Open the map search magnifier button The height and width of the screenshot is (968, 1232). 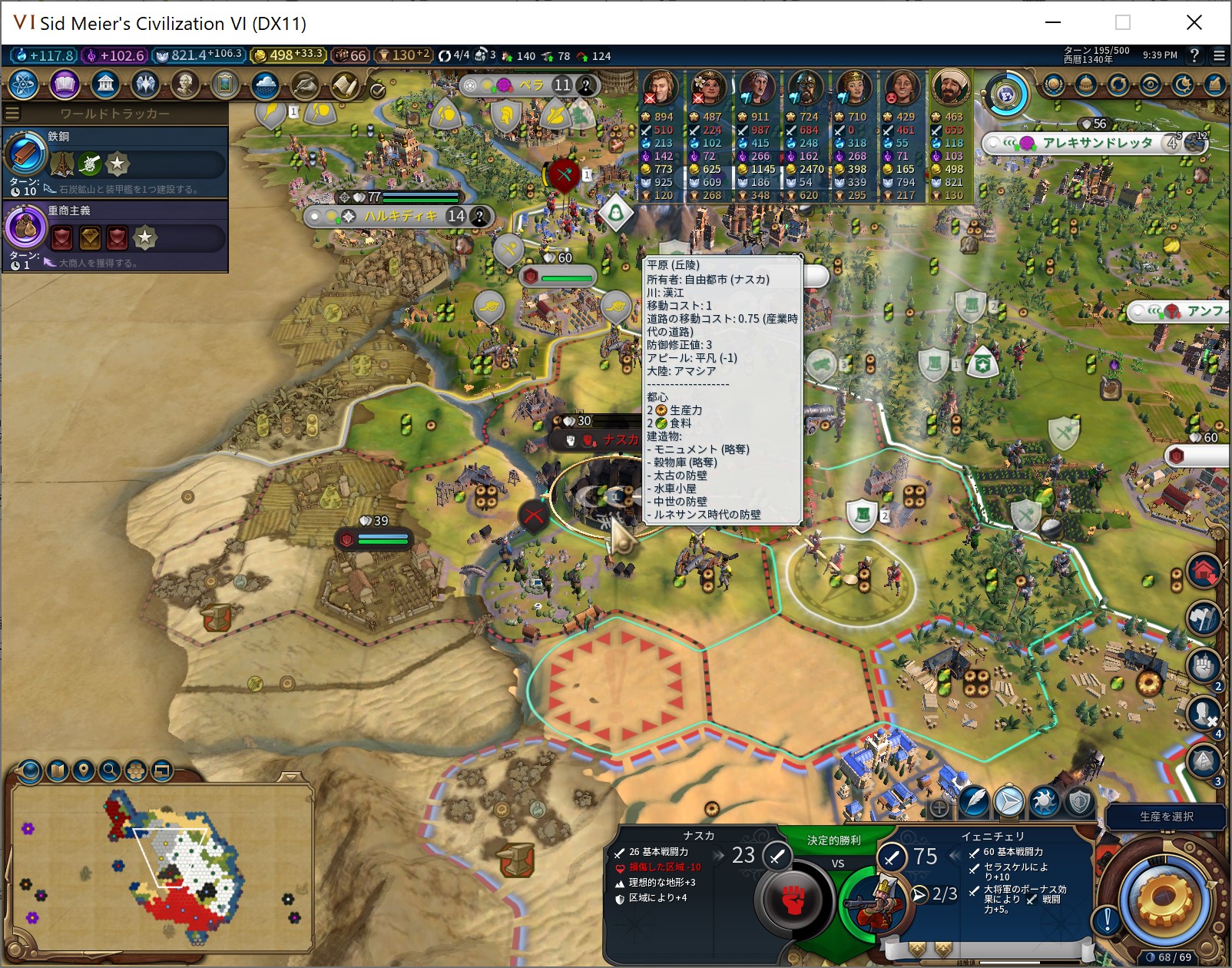(x=110, y=771)
